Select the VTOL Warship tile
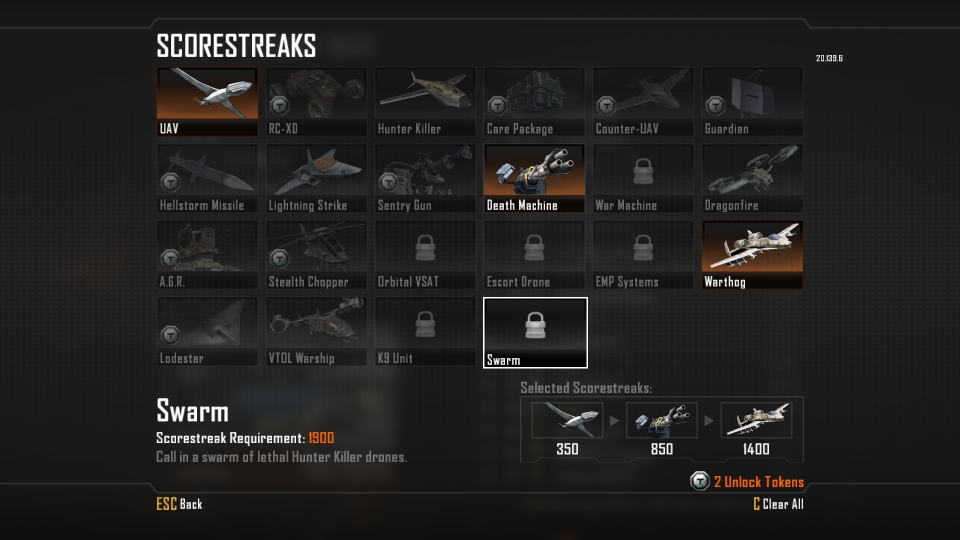This screenshot has width=960, height=540. tap(316, 332)
